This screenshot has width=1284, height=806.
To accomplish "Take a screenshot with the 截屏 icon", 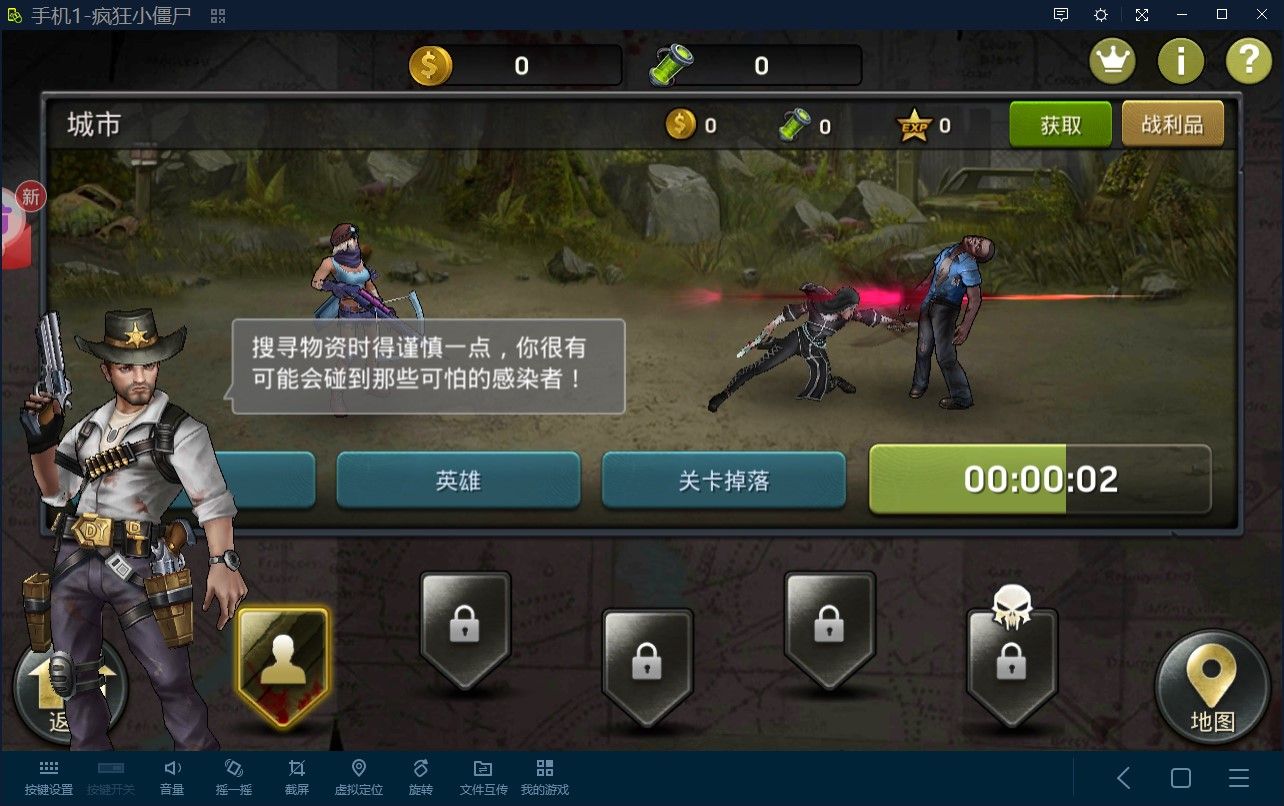I will pos(296,775).
